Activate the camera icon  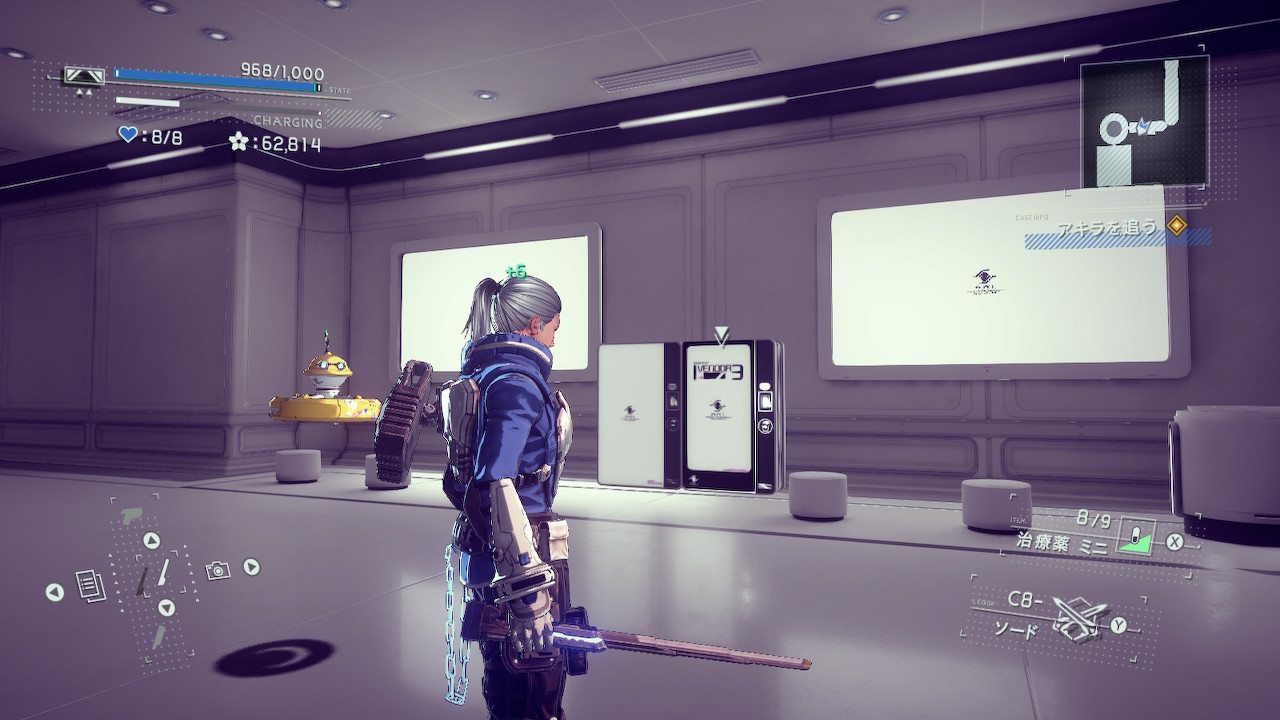pyautogui.click(x=217, y=570)
